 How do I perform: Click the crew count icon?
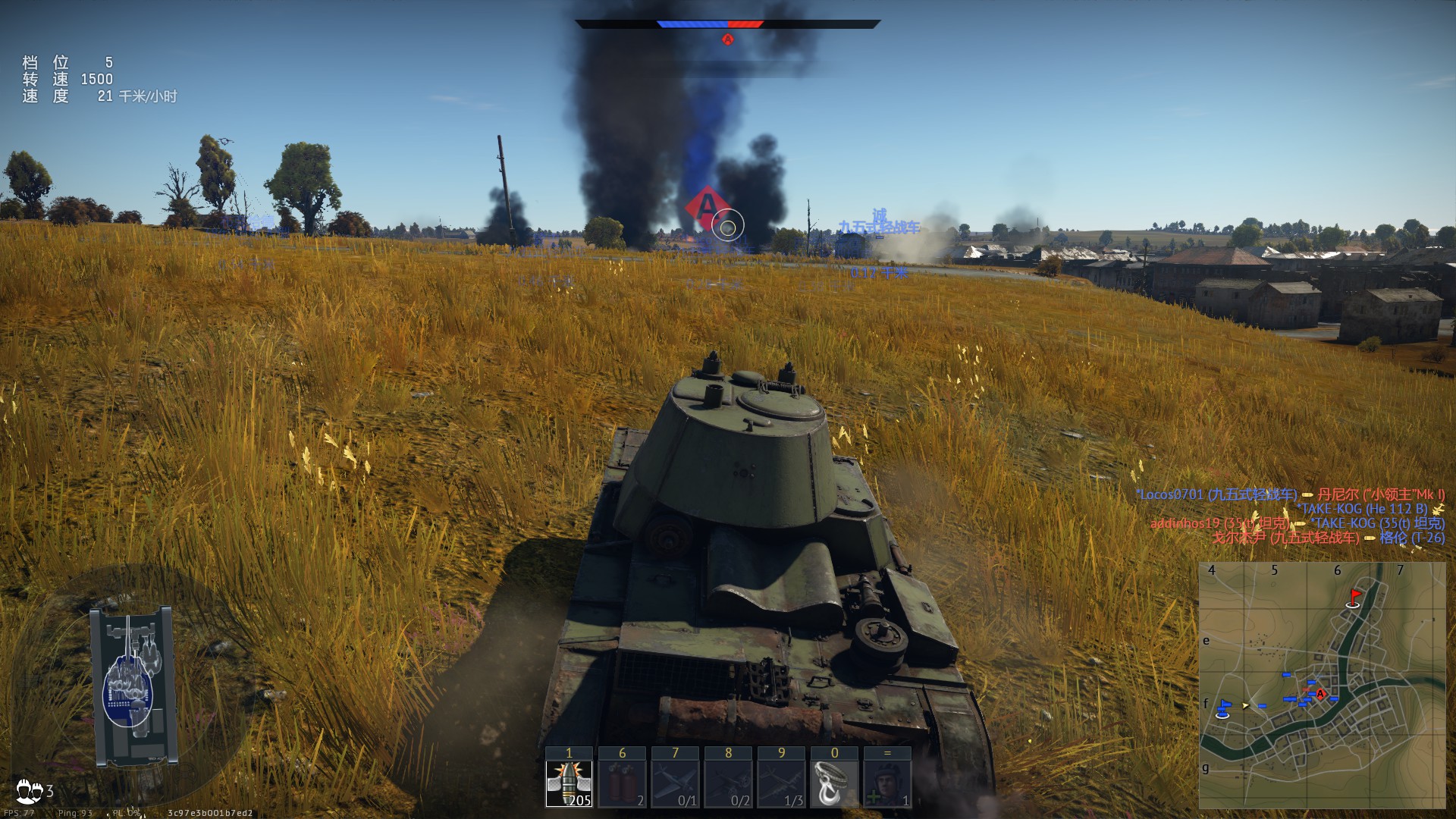tap(30, 791)
